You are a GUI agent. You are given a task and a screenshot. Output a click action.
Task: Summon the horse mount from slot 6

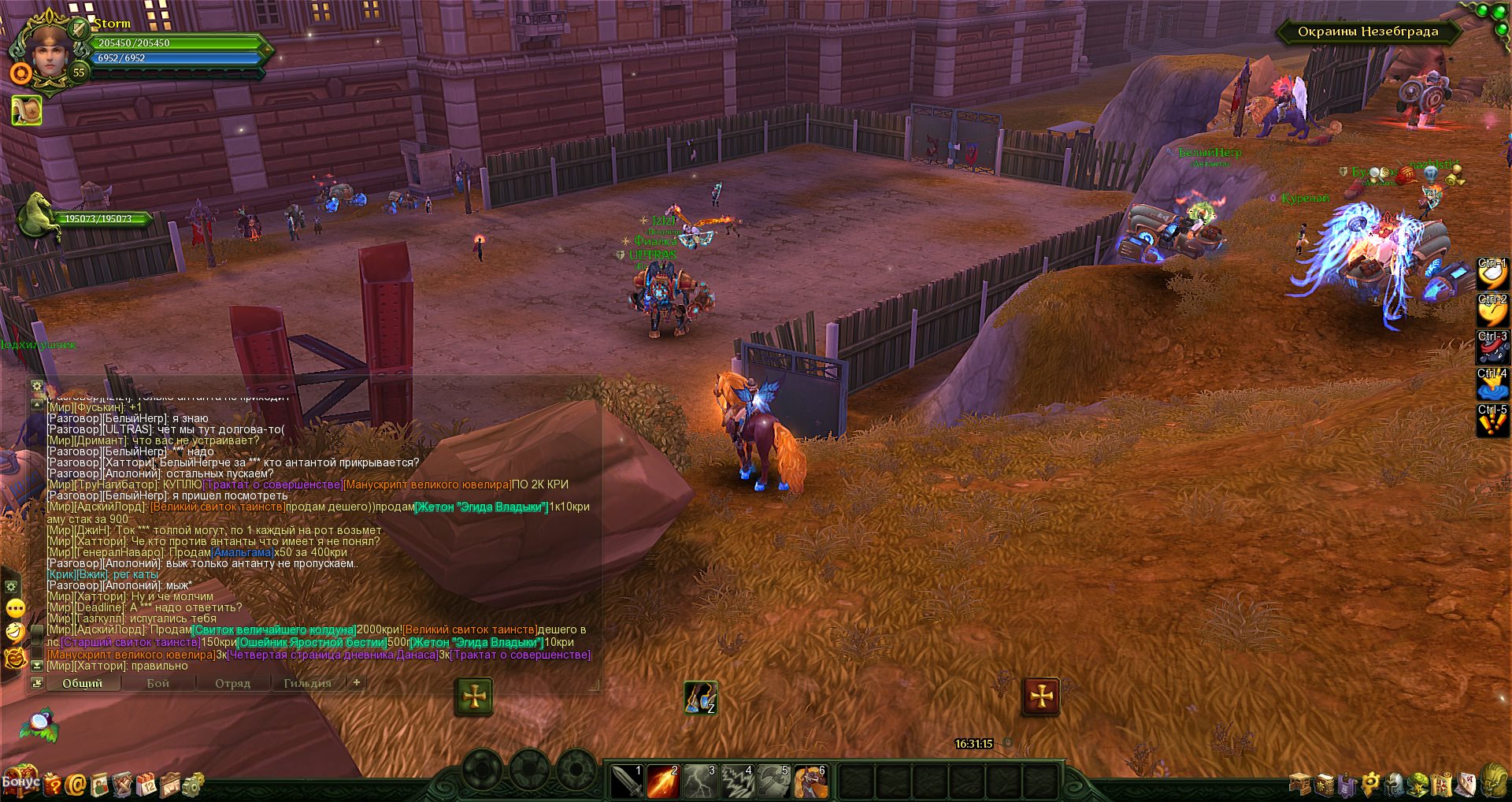click(810, 781)
